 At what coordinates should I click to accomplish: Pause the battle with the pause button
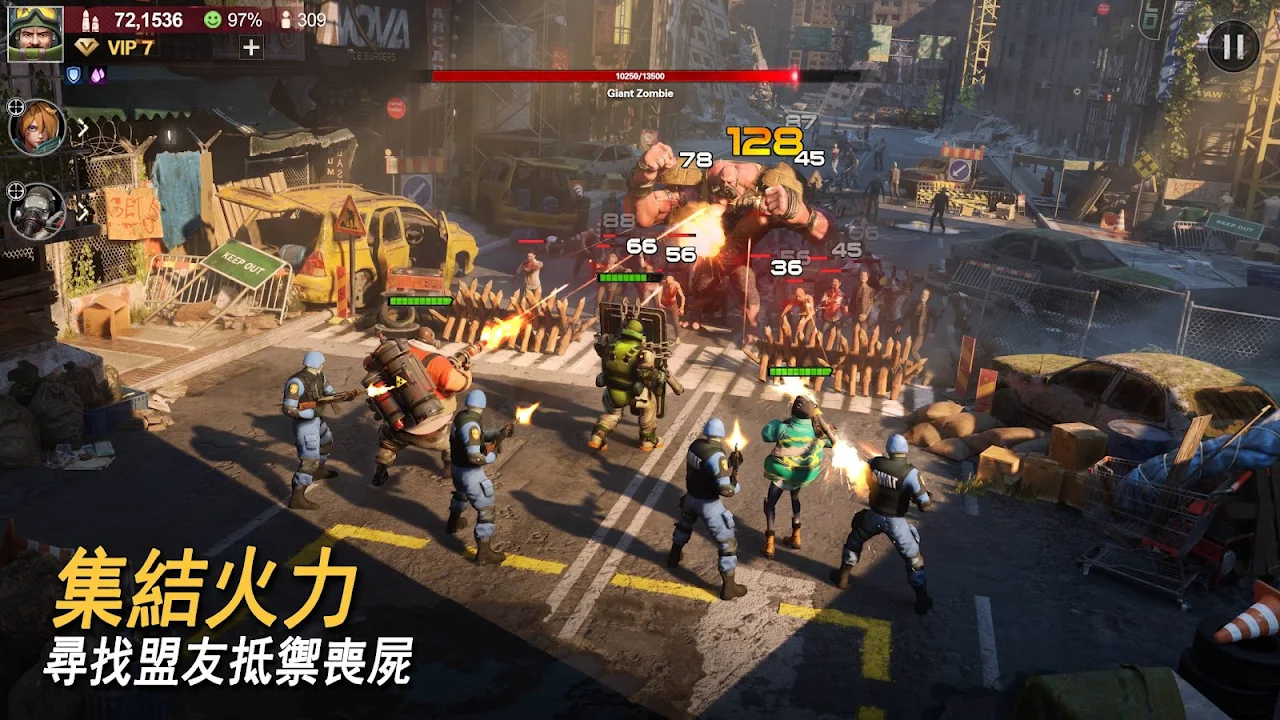(x=1233, y=46)
